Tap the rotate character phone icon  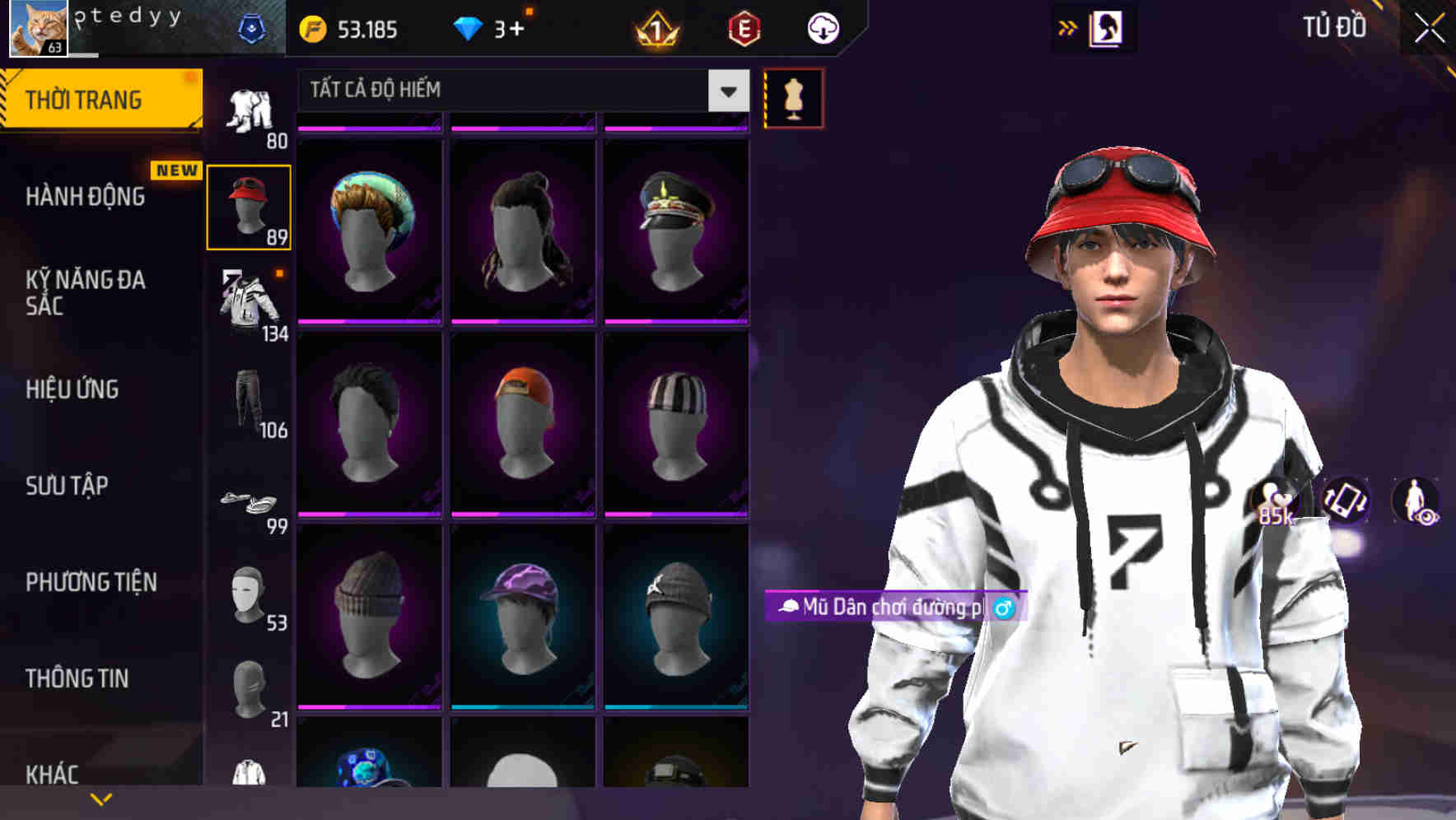1344,502
